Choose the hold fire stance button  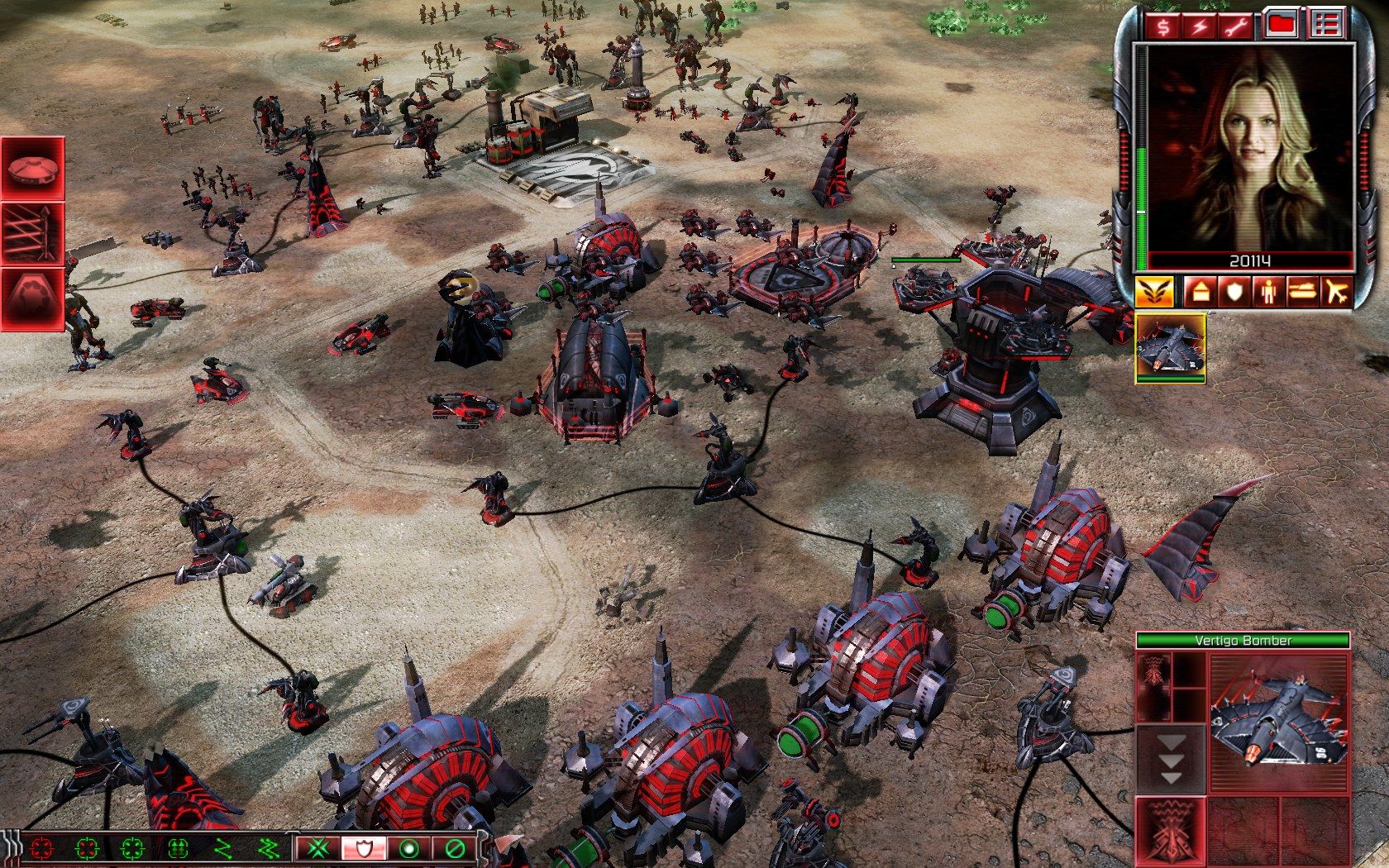453,849
